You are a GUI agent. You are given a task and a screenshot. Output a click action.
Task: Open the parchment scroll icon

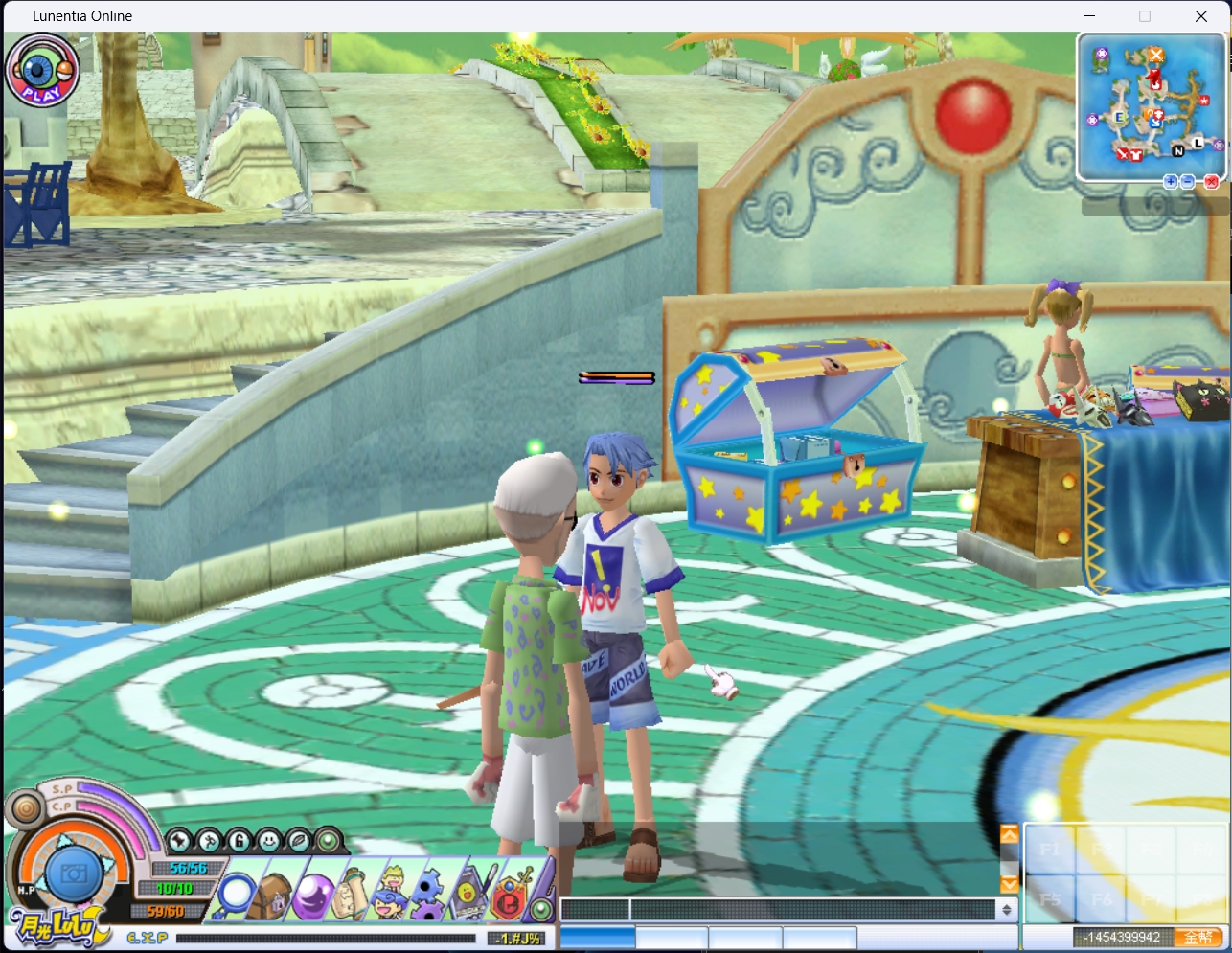(352, 895)
